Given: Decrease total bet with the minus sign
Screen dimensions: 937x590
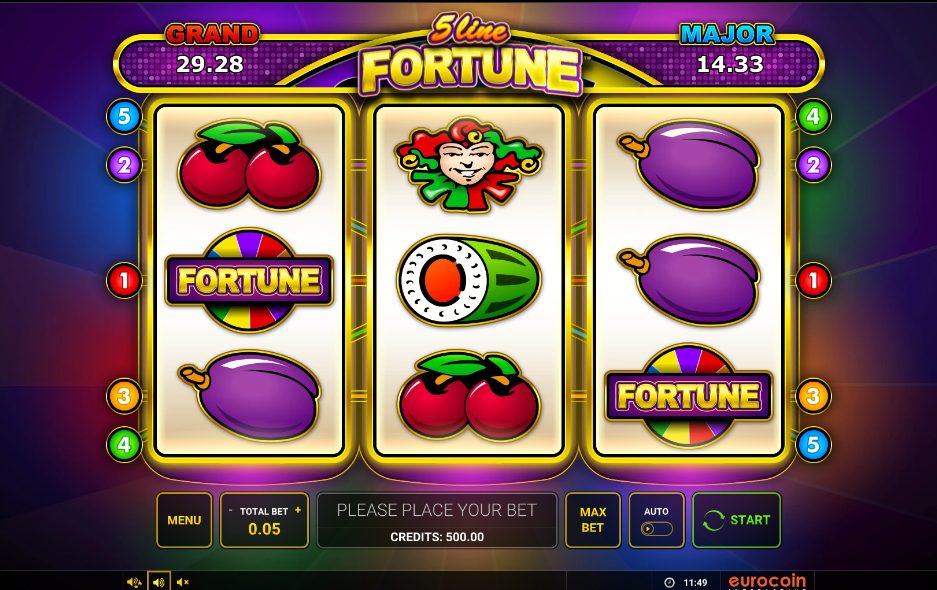Looking at the screenshot, I should [x=231, y=511].
